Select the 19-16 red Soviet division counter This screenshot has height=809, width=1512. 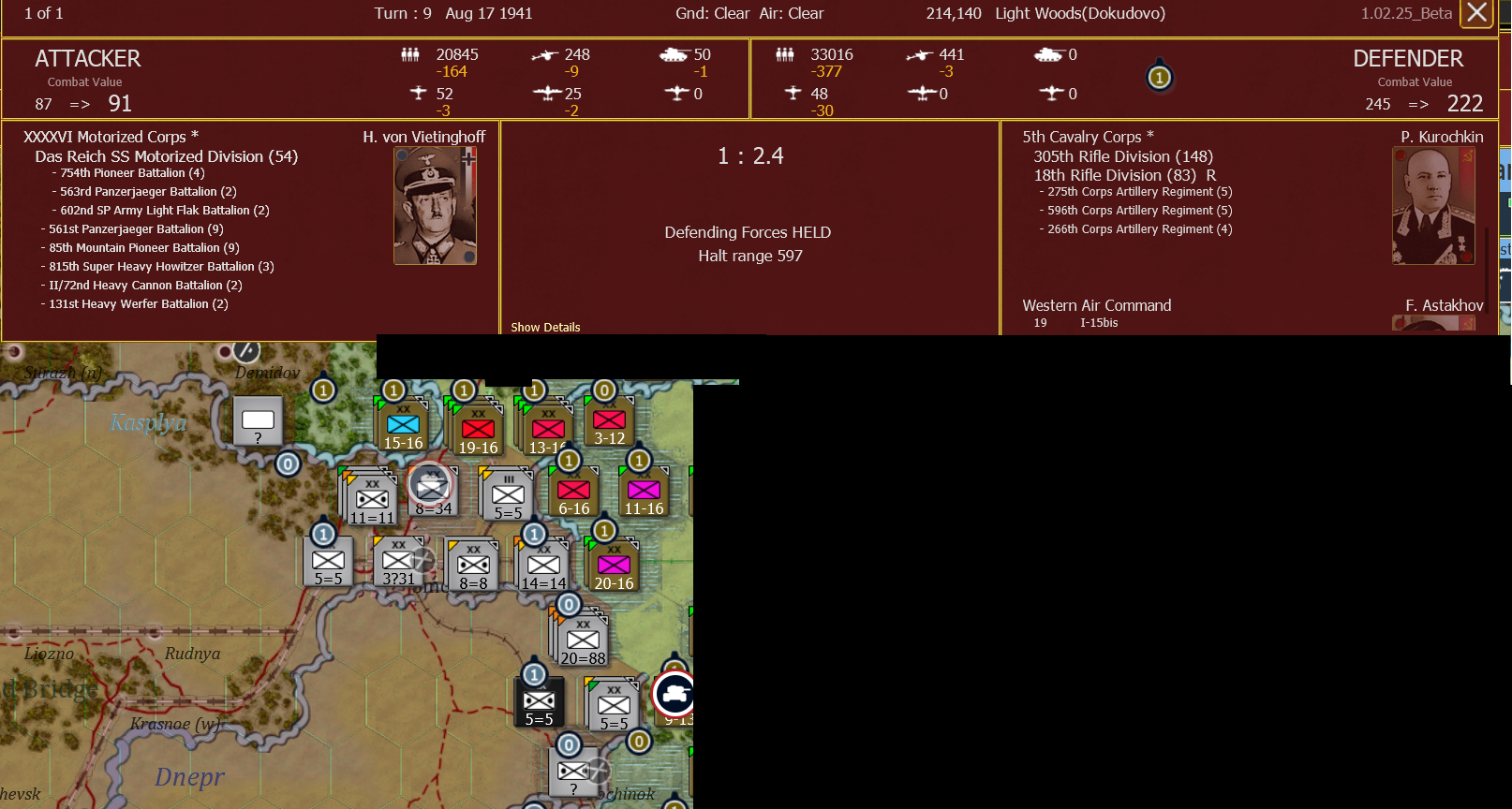tap(477, 430)
